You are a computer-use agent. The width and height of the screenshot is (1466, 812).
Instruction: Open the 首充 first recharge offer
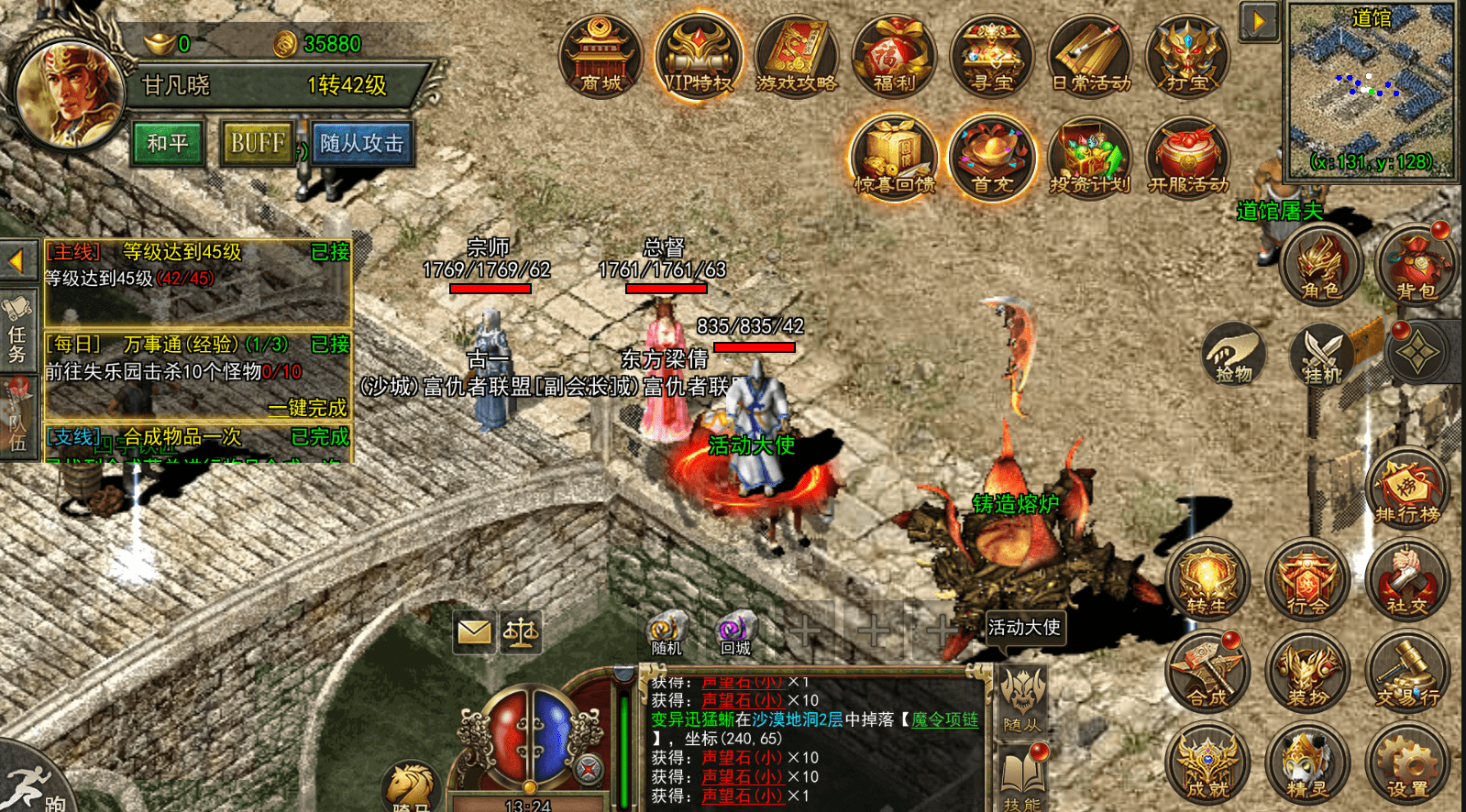click(x=991, y=158)
